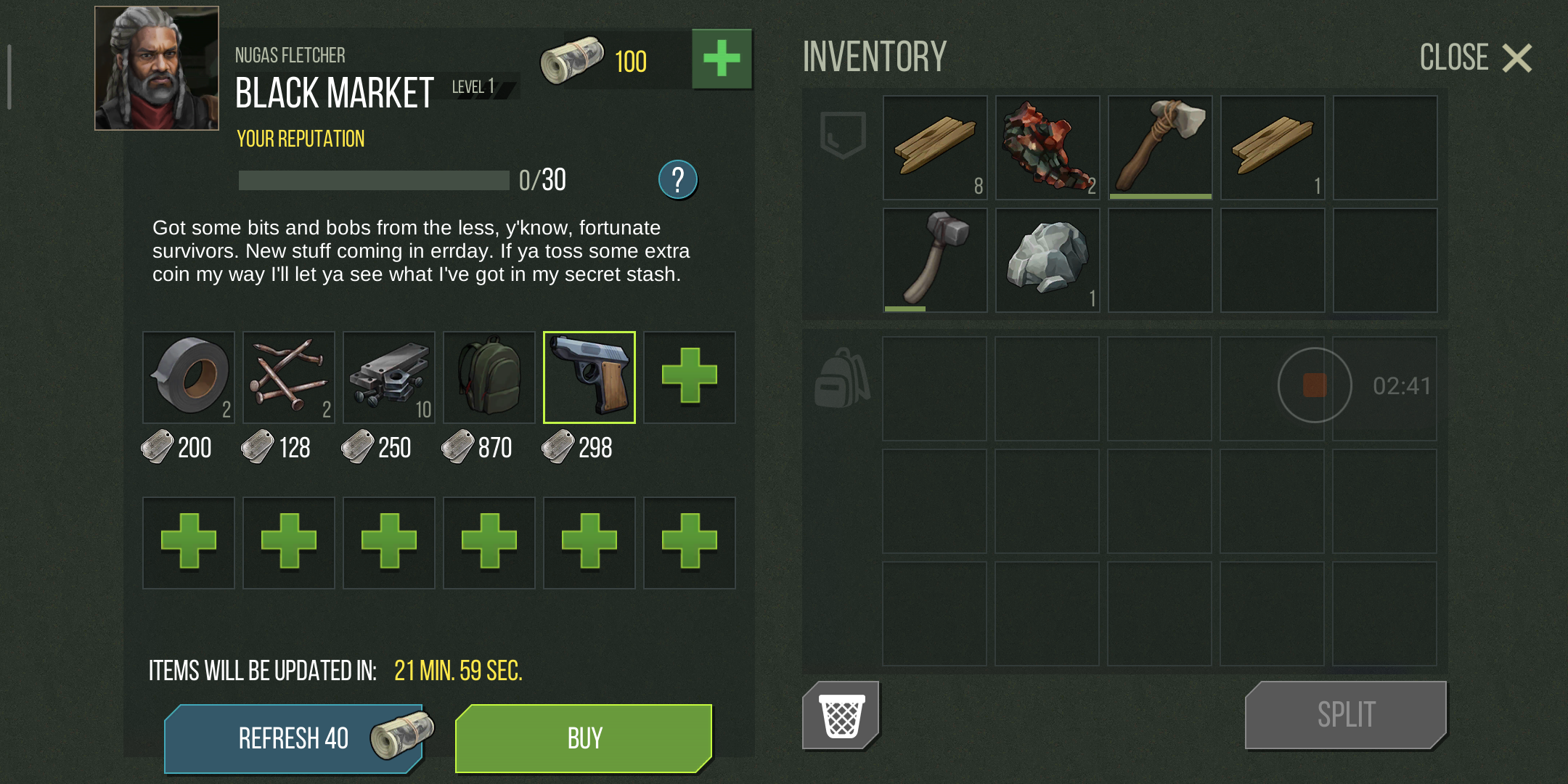Close the inventory screen
The width and height of the screenshot is (1568, 784).
1477,58
